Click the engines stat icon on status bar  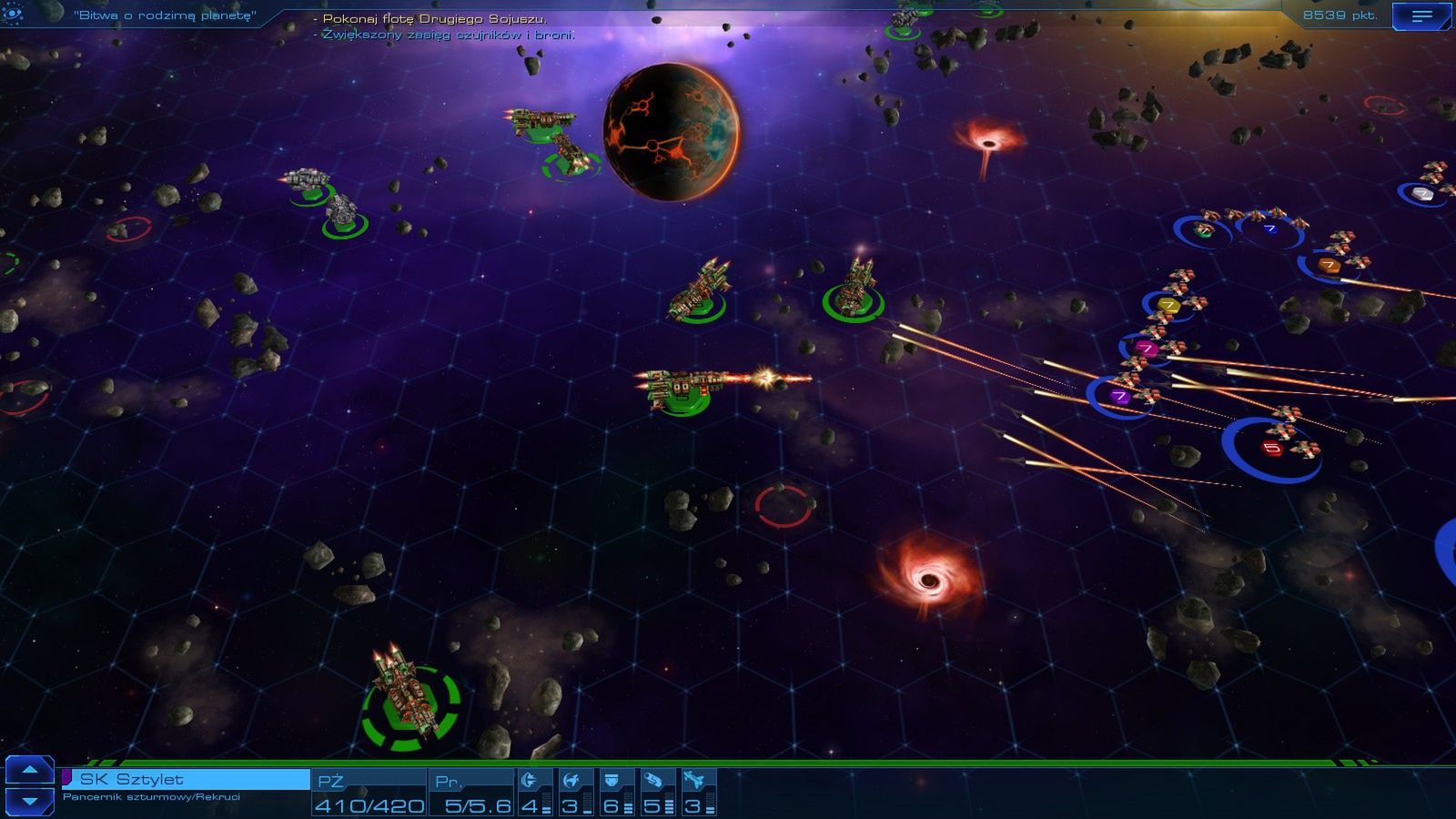tap(529, 778)
